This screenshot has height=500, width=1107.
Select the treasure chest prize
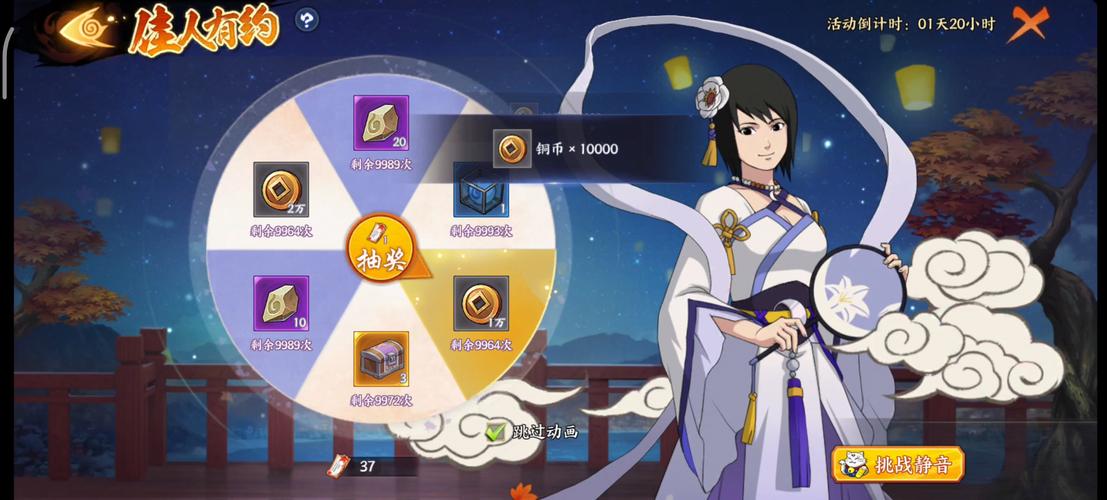(381, 359)
